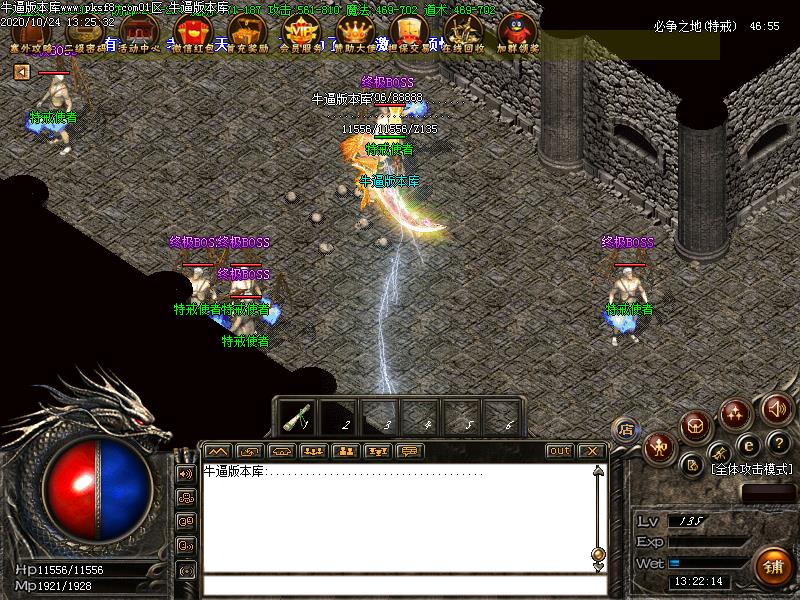This screenshot has height=600, width=800.
Task: Toggle sound with the speaker button
Action: [x=776, y=408]
